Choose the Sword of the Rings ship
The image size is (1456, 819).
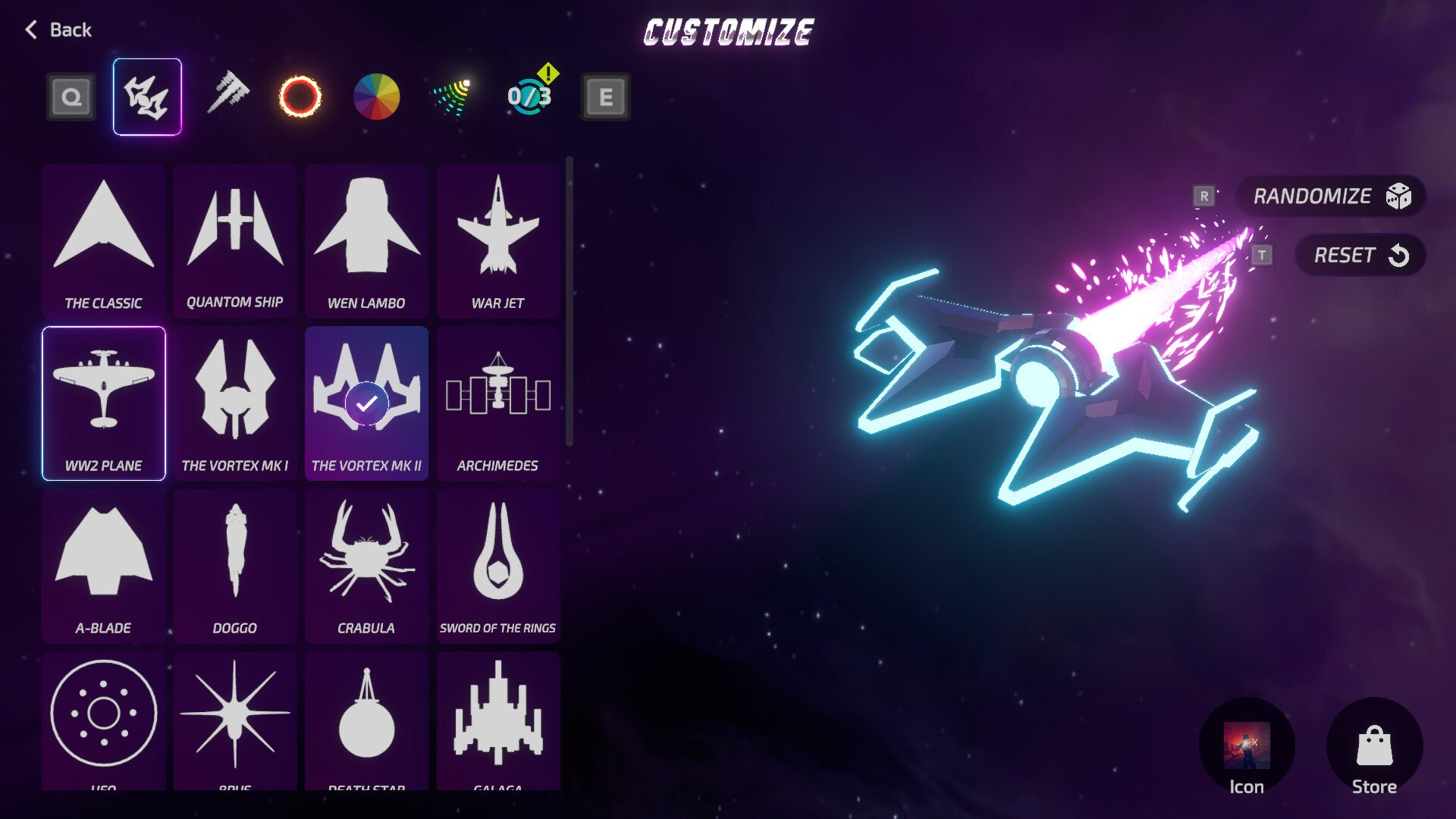click(498, 566)
